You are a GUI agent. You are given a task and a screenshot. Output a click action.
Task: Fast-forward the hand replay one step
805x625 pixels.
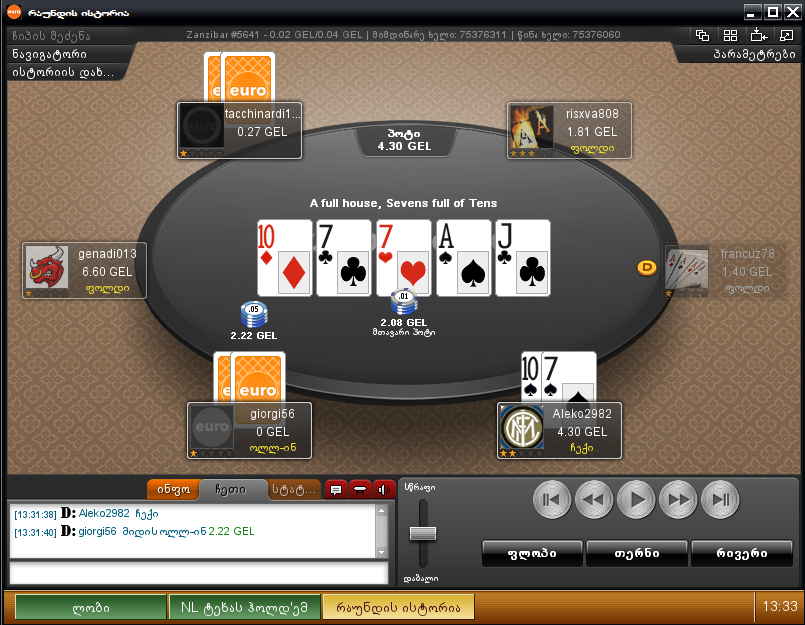coord(678,498)
